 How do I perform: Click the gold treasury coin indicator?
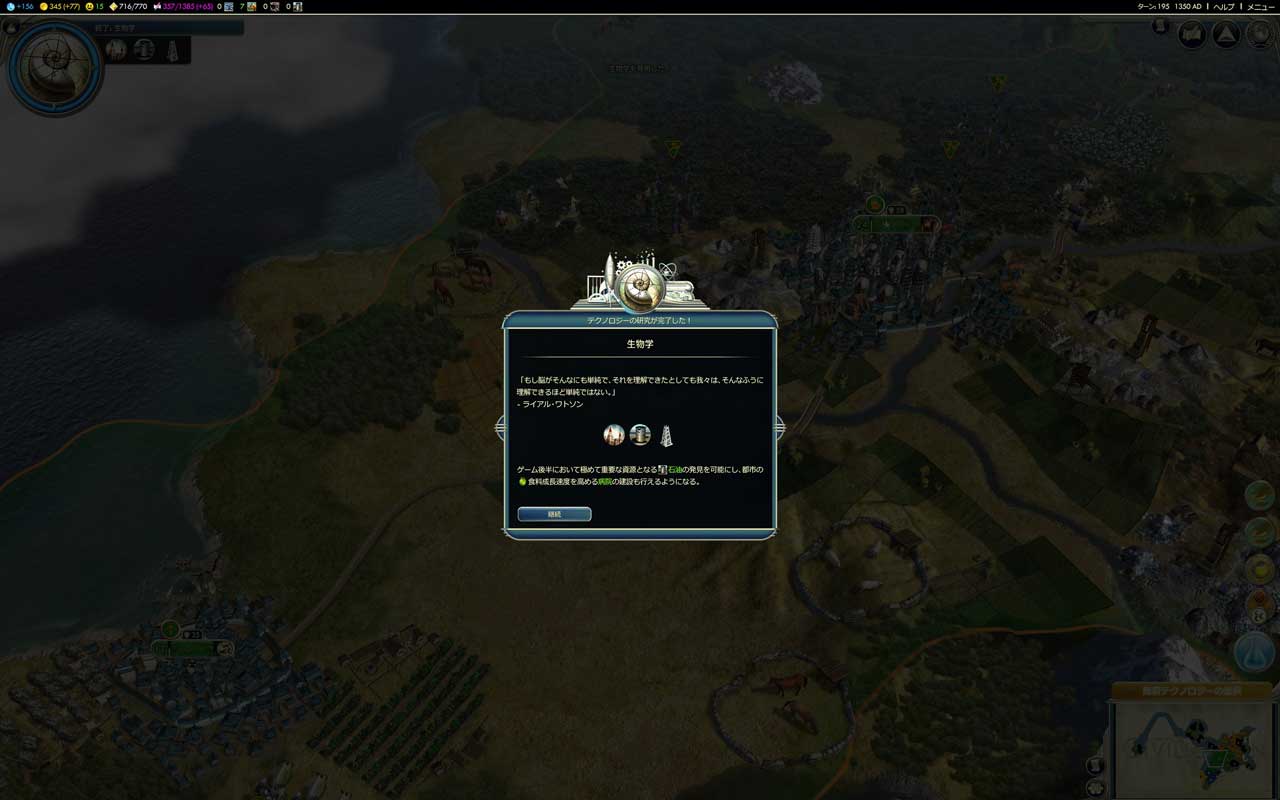(60, 6)
